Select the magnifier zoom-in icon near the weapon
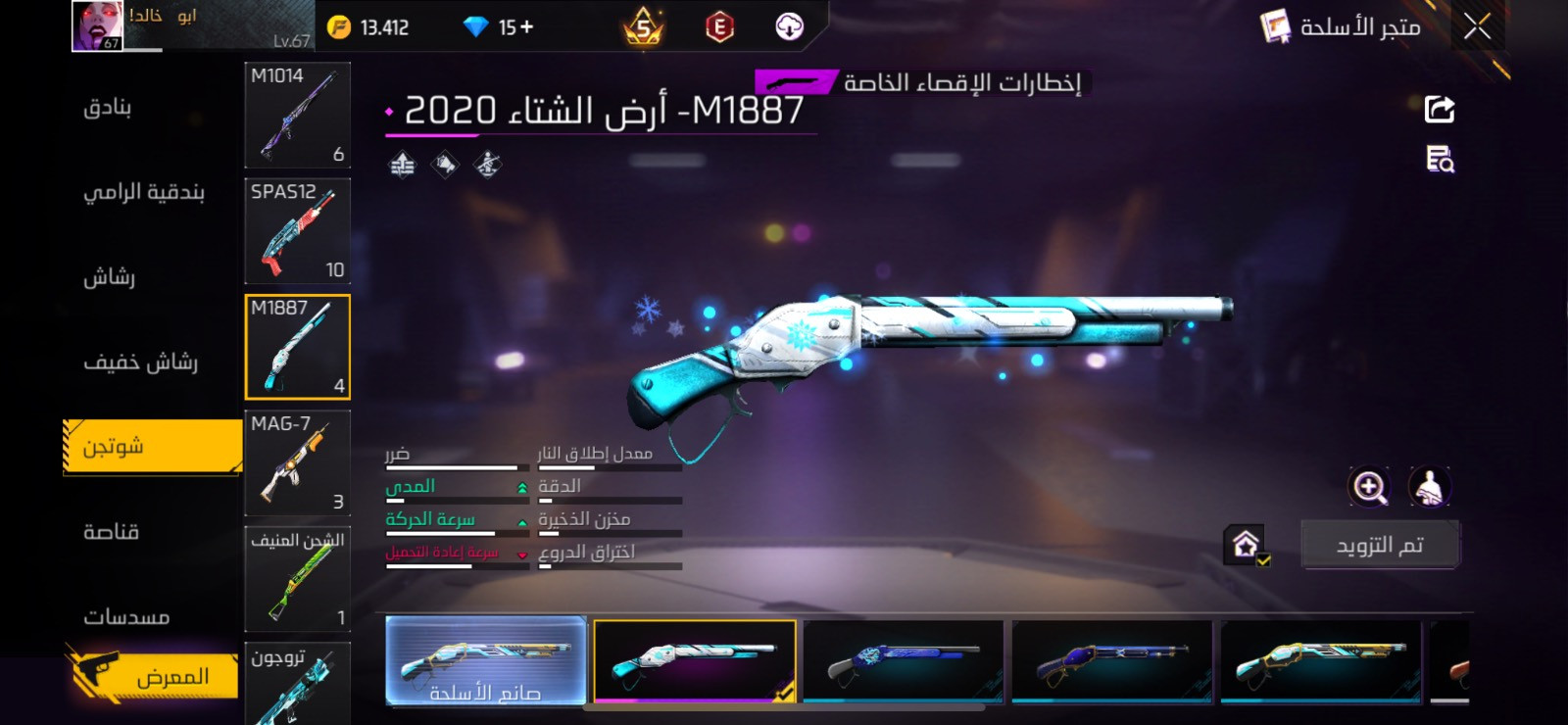This screenshot has width=1568, height=725. 1370,487
